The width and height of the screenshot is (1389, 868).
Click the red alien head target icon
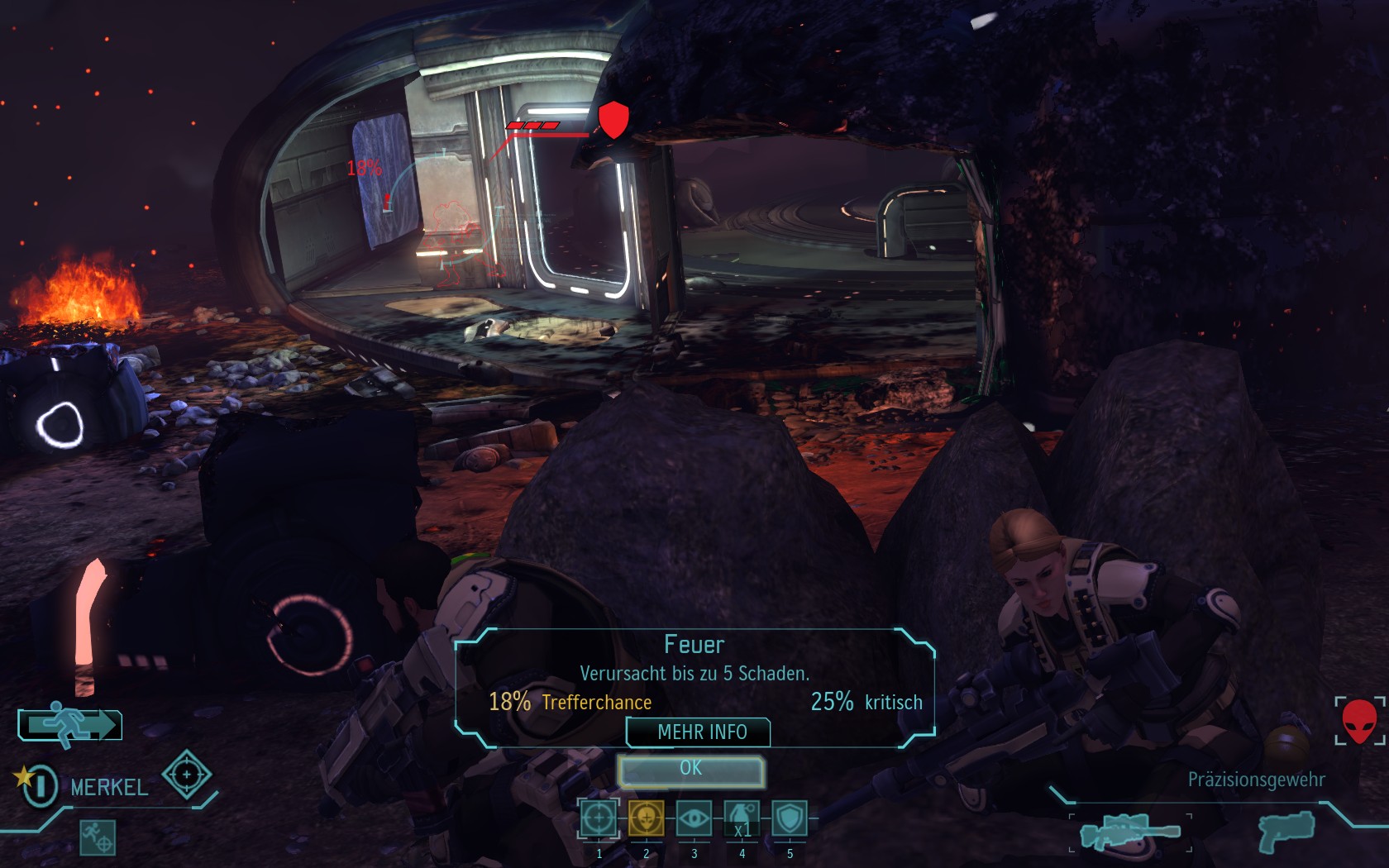(x=1358, y=721)
